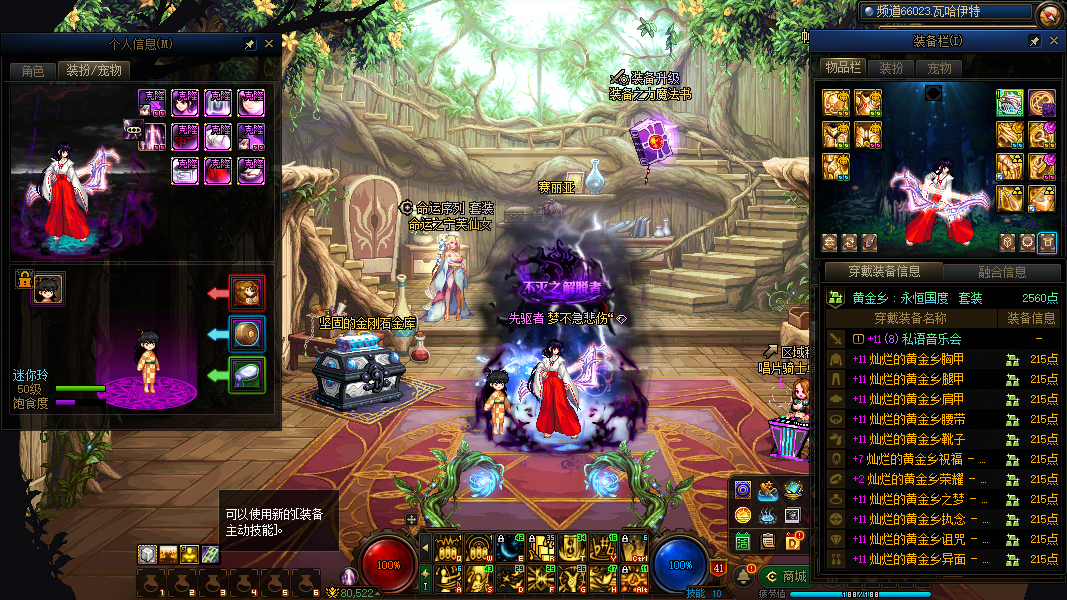1067x600 pixels.
Task: Pin the 装备栏 equipment window
Action: (1034, 41)
